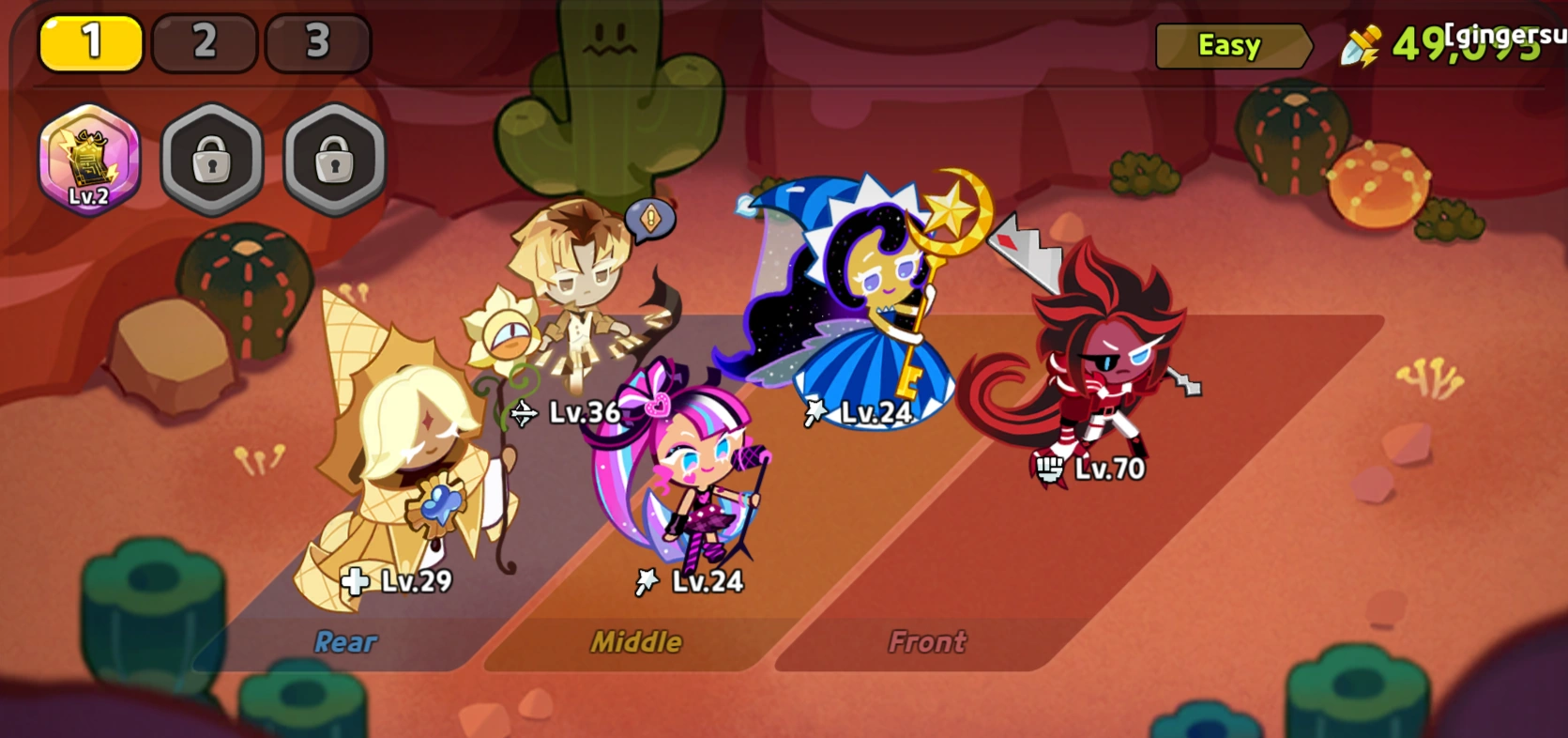Click the lightning bolt stamina icon near the counter

pos(1360,41)
